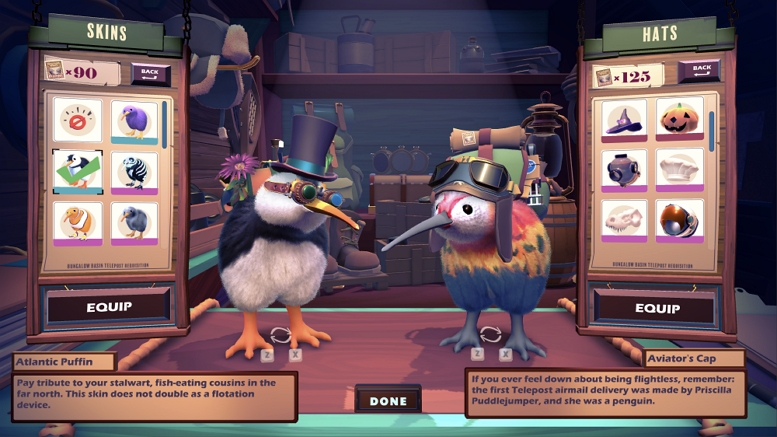The width and height of the screenshot is (777, 437).
Task: Select the no-skin crossed-out tile
Action: point(77,121)
